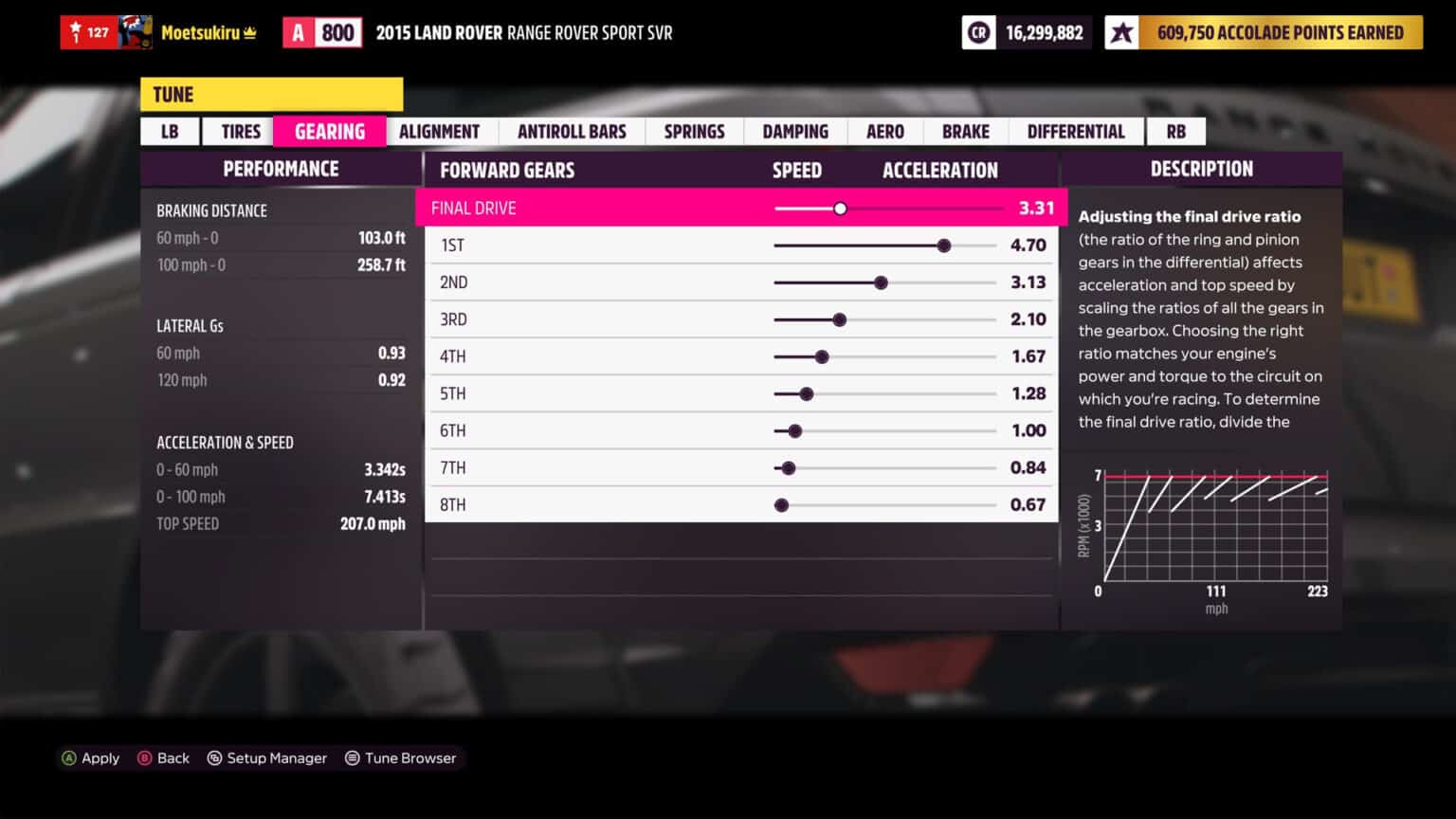Viewport: 1456px width, 819px height.
Task: Click the Tune Browser button
Action: [x=402, y=757]
